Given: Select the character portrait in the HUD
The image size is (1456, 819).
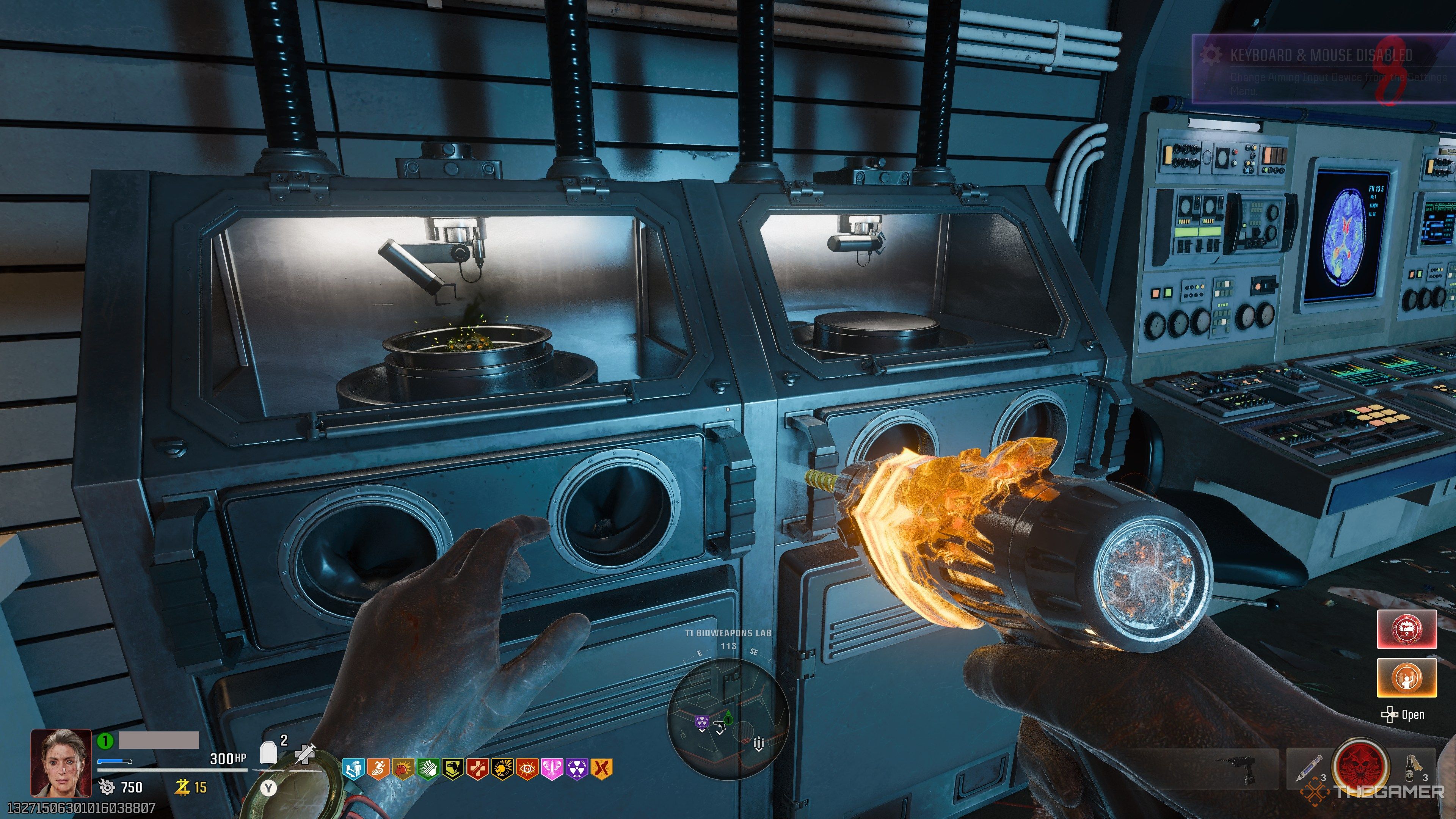Looking at the screenshot, I should [61, 763].
